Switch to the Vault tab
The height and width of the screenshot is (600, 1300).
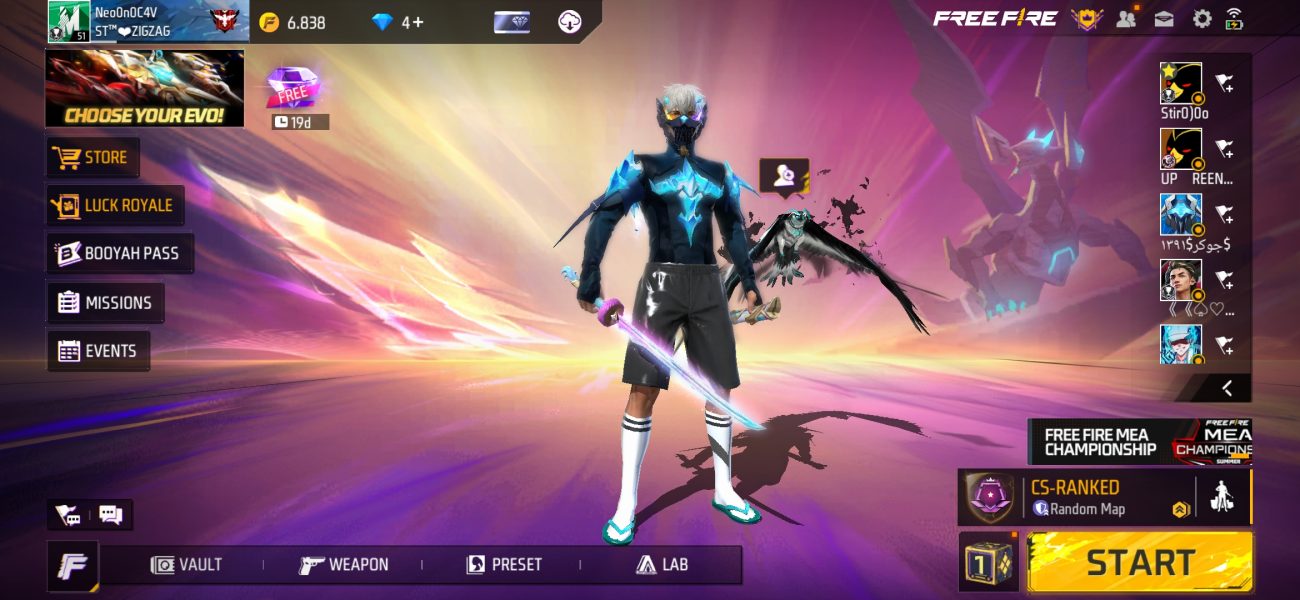pos(186,565)
